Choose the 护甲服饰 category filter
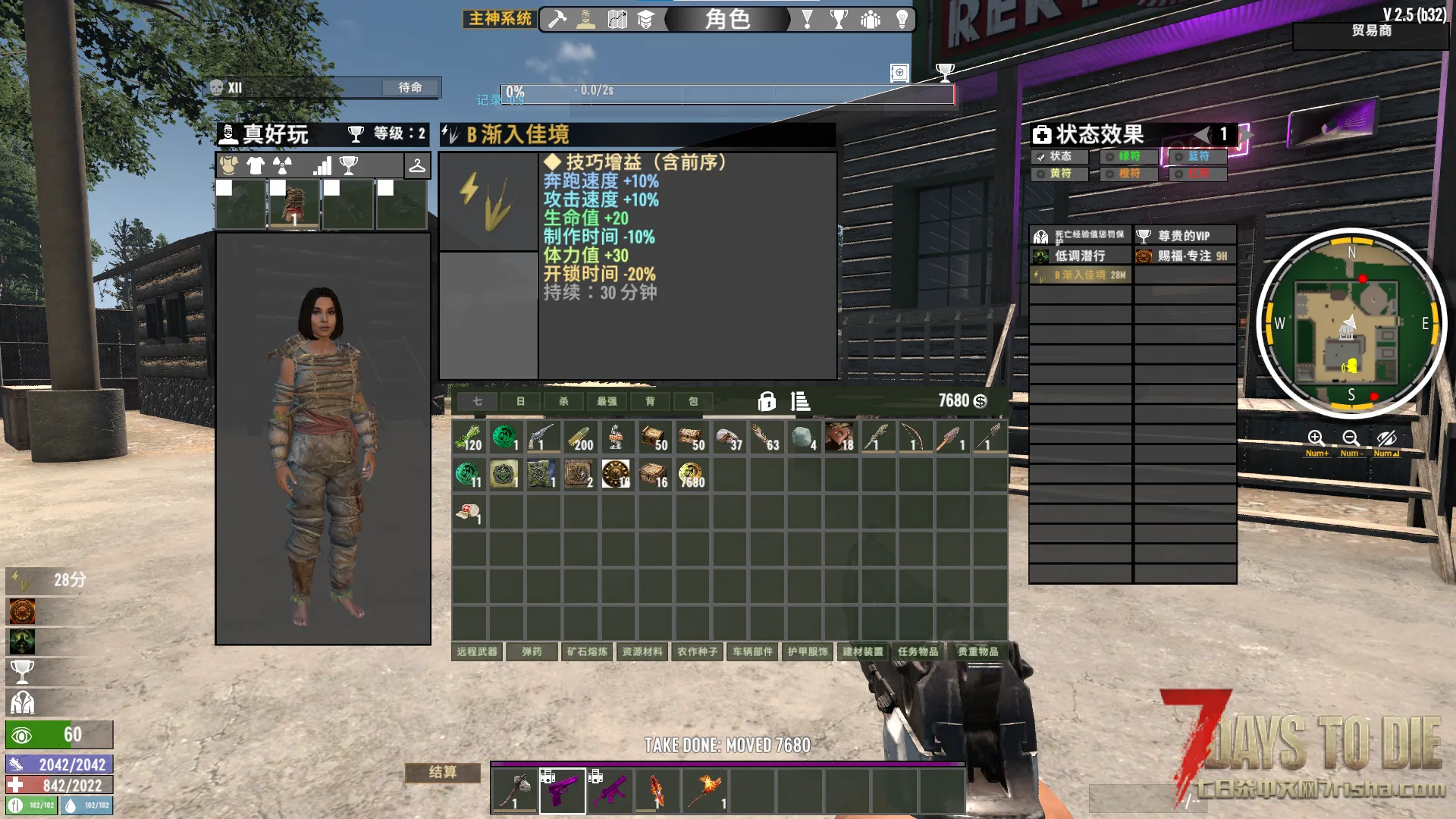1456x819 pixels. [808, 651]
